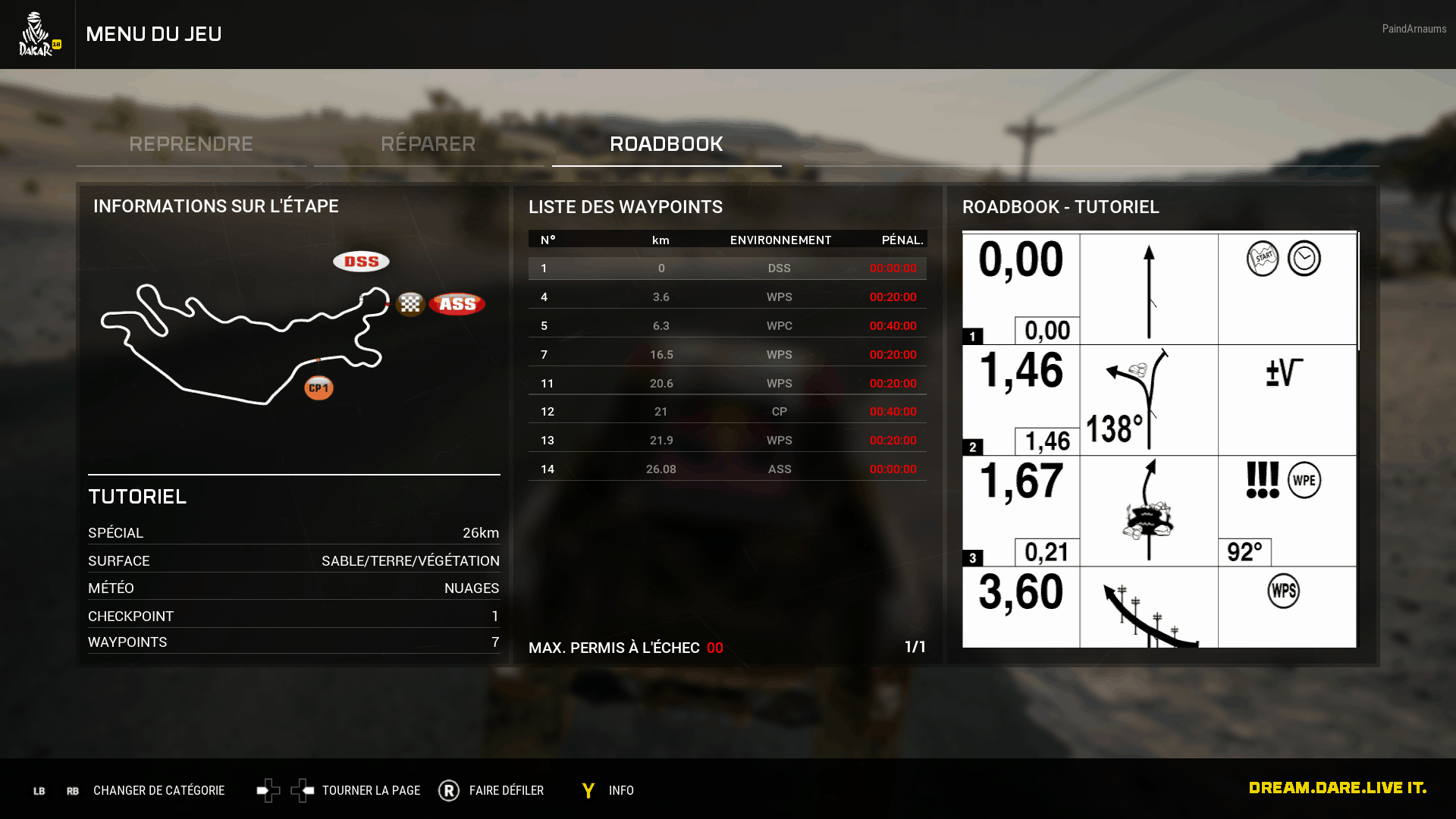Choose waypoint 4 at 3.6 km
Screen dimensions: 1456x819
point(727,297)
